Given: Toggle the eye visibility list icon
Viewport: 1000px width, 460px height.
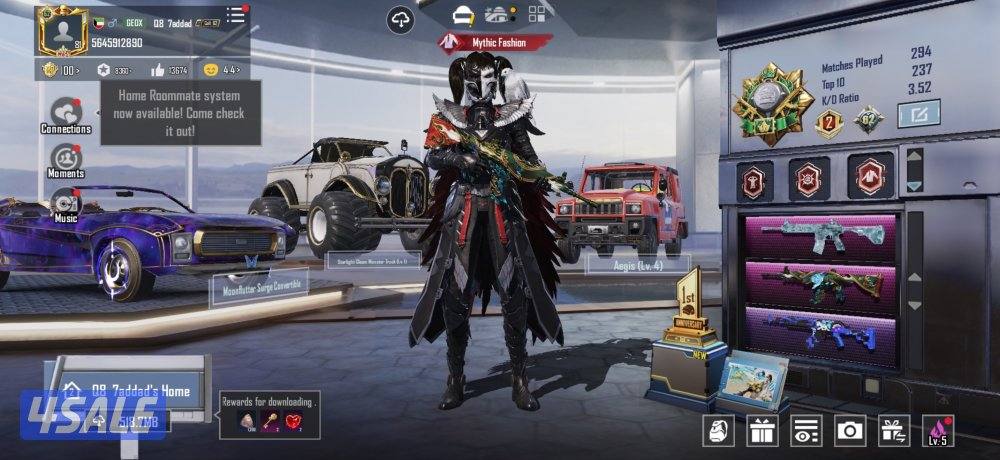Looking at the screenshot, I should (805, 430).
